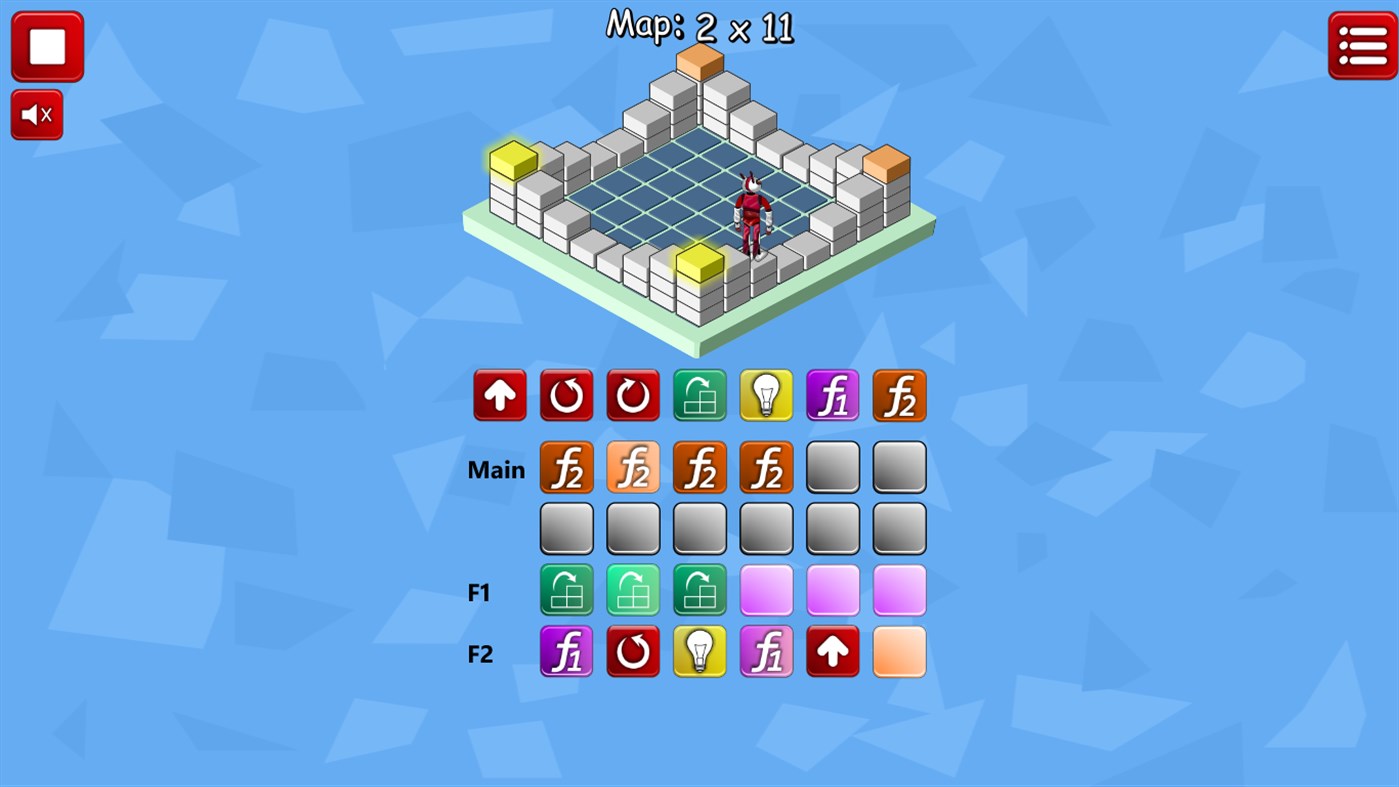Click the yellow goal cube on the map
The width and height of the screenshot is (1399, 787).
(512, 160)
